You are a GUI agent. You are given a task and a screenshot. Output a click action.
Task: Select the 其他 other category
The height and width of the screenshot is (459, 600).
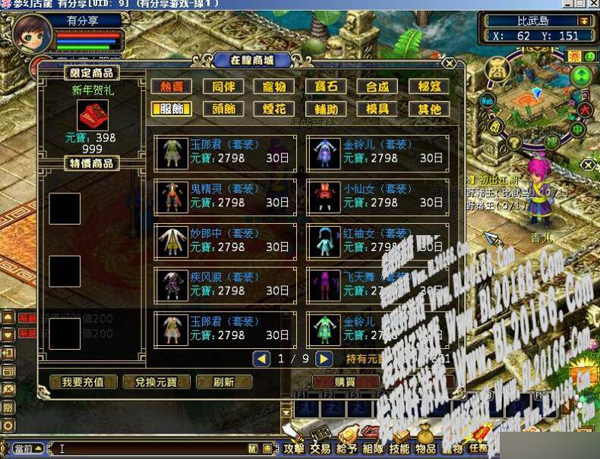(x=428, y=109)
